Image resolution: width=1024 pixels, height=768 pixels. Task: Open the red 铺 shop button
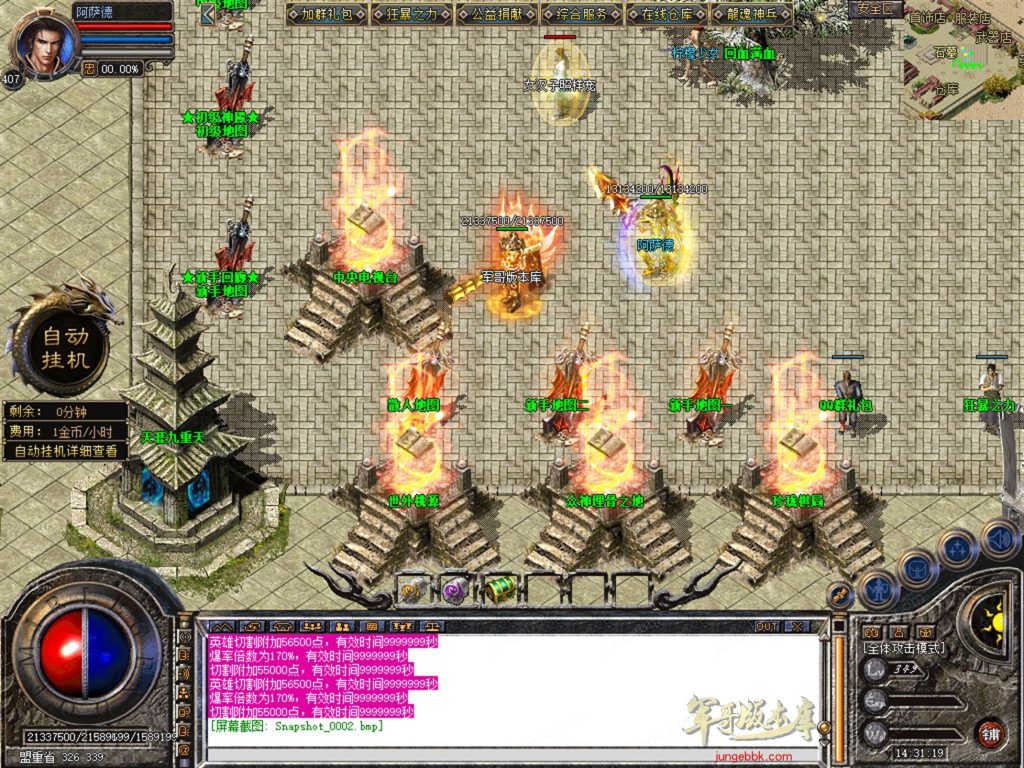click(990, 733)
